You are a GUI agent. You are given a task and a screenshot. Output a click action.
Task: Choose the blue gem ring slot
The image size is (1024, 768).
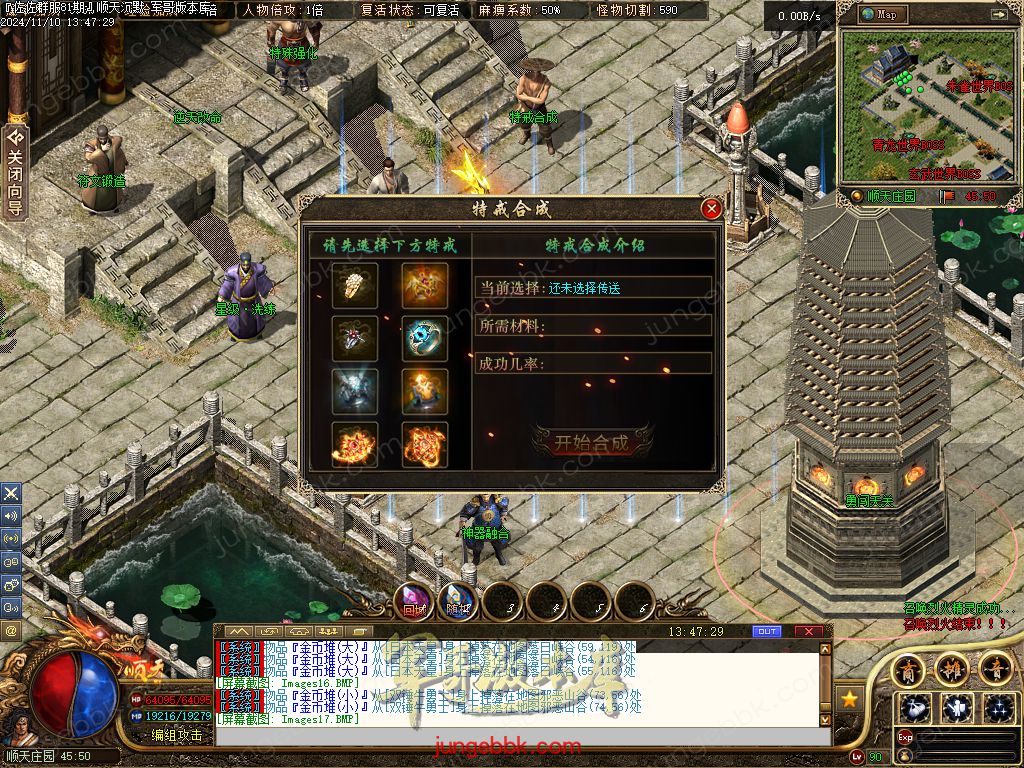click(425, 338)
